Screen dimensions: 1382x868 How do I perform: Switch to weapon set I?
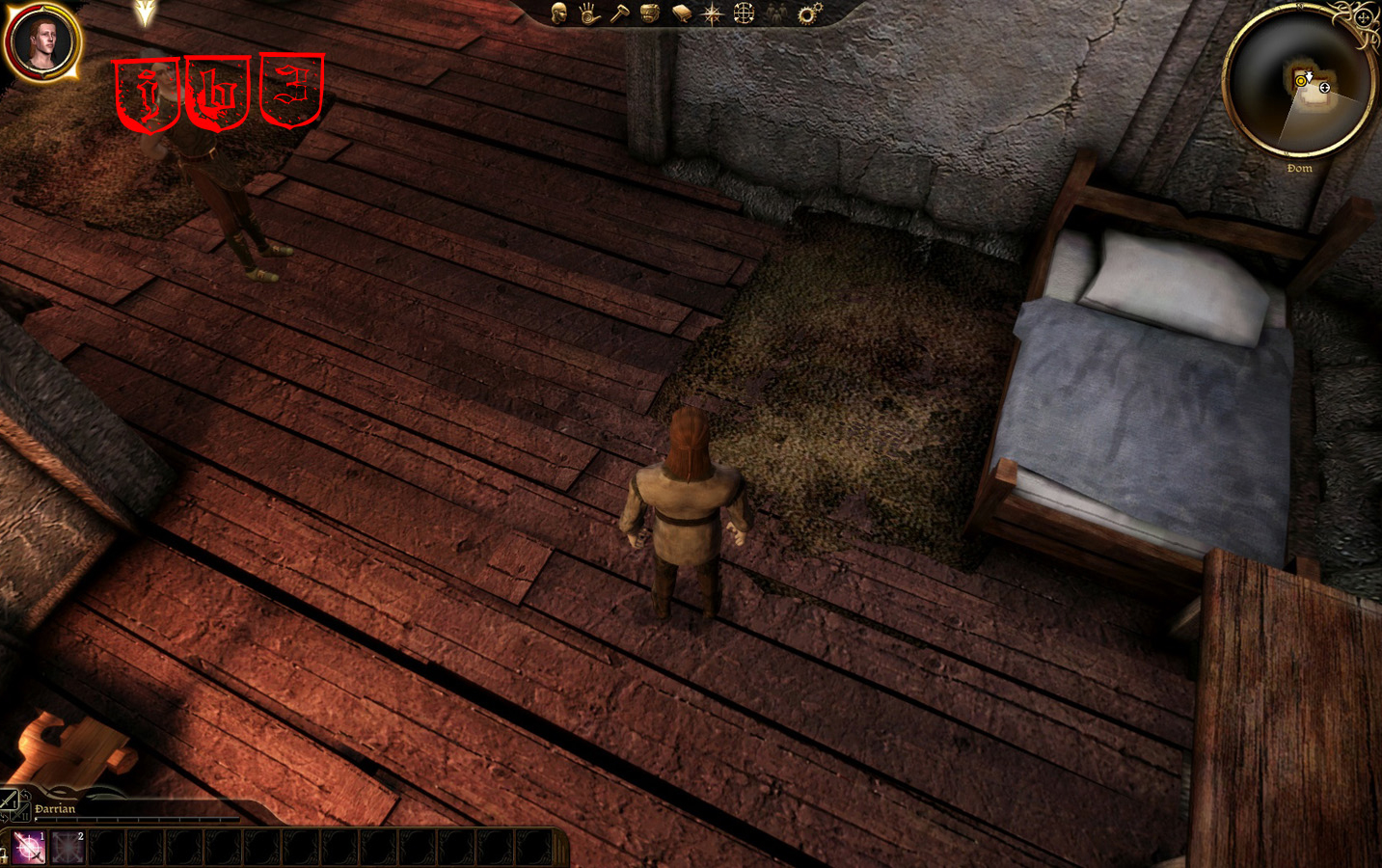(x=9, y=799)
